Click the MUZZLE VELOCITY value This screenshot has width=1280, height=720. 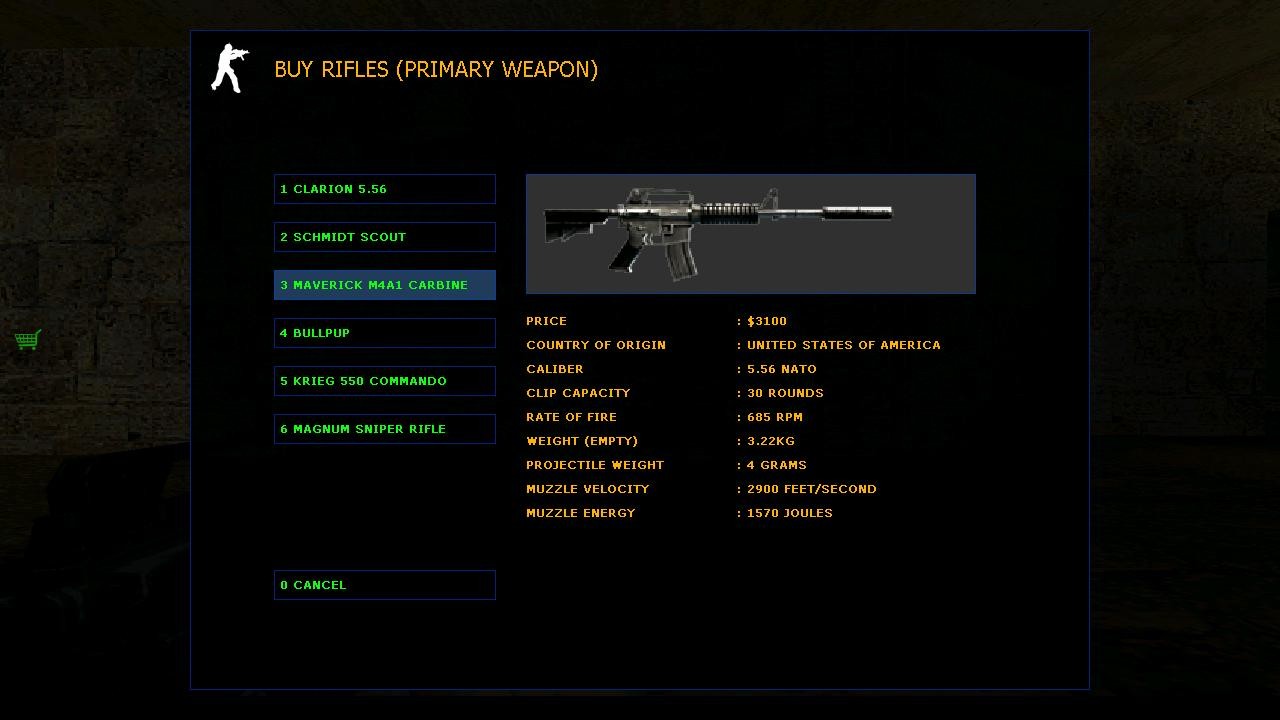click(811, 489)
